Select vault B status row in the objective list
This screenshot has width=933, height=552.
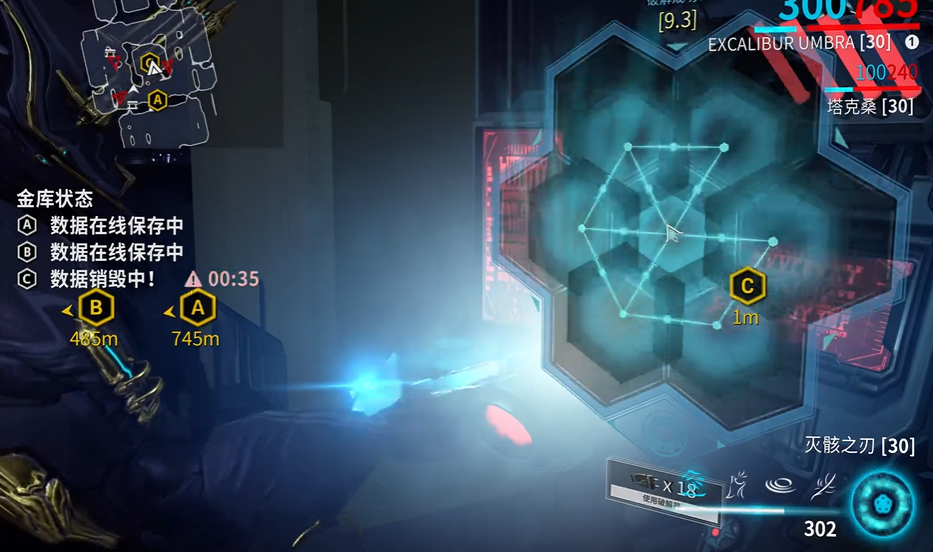coord(102,252)
